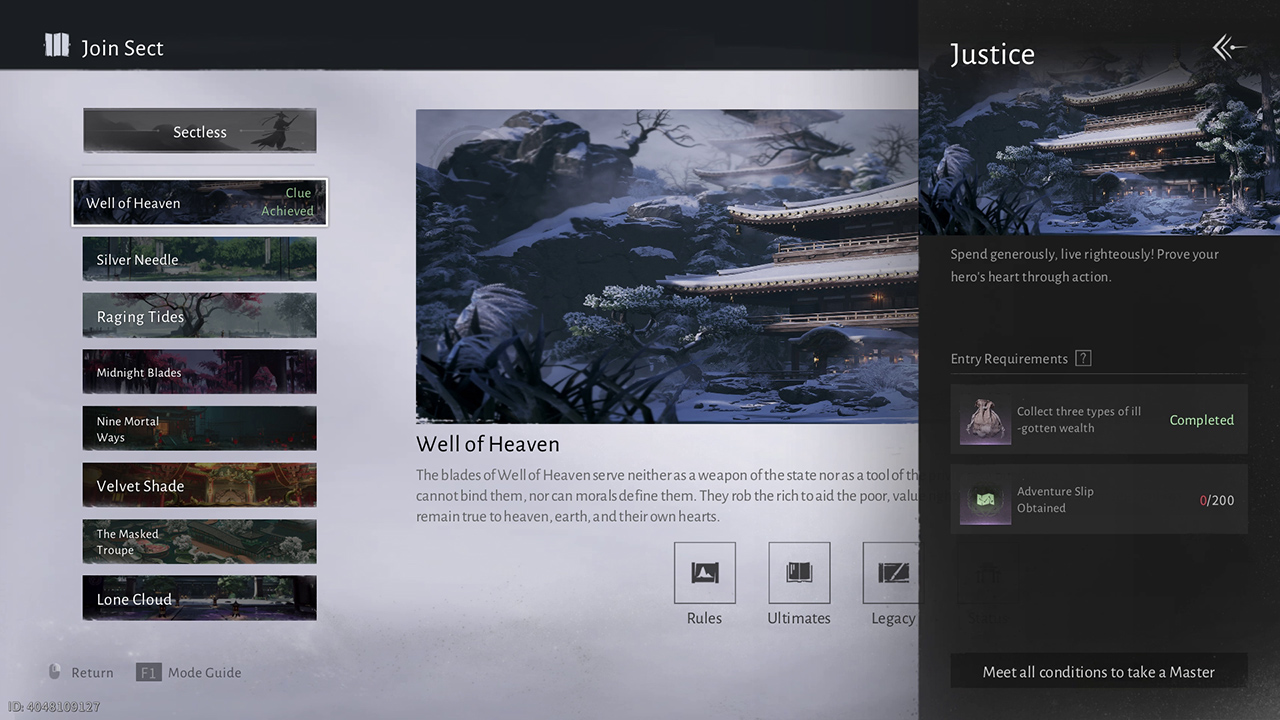The width and height of the screenshot is (1280, 720).
Task: Select the Nine Mortal Ways sect
Action: point(199,429)
